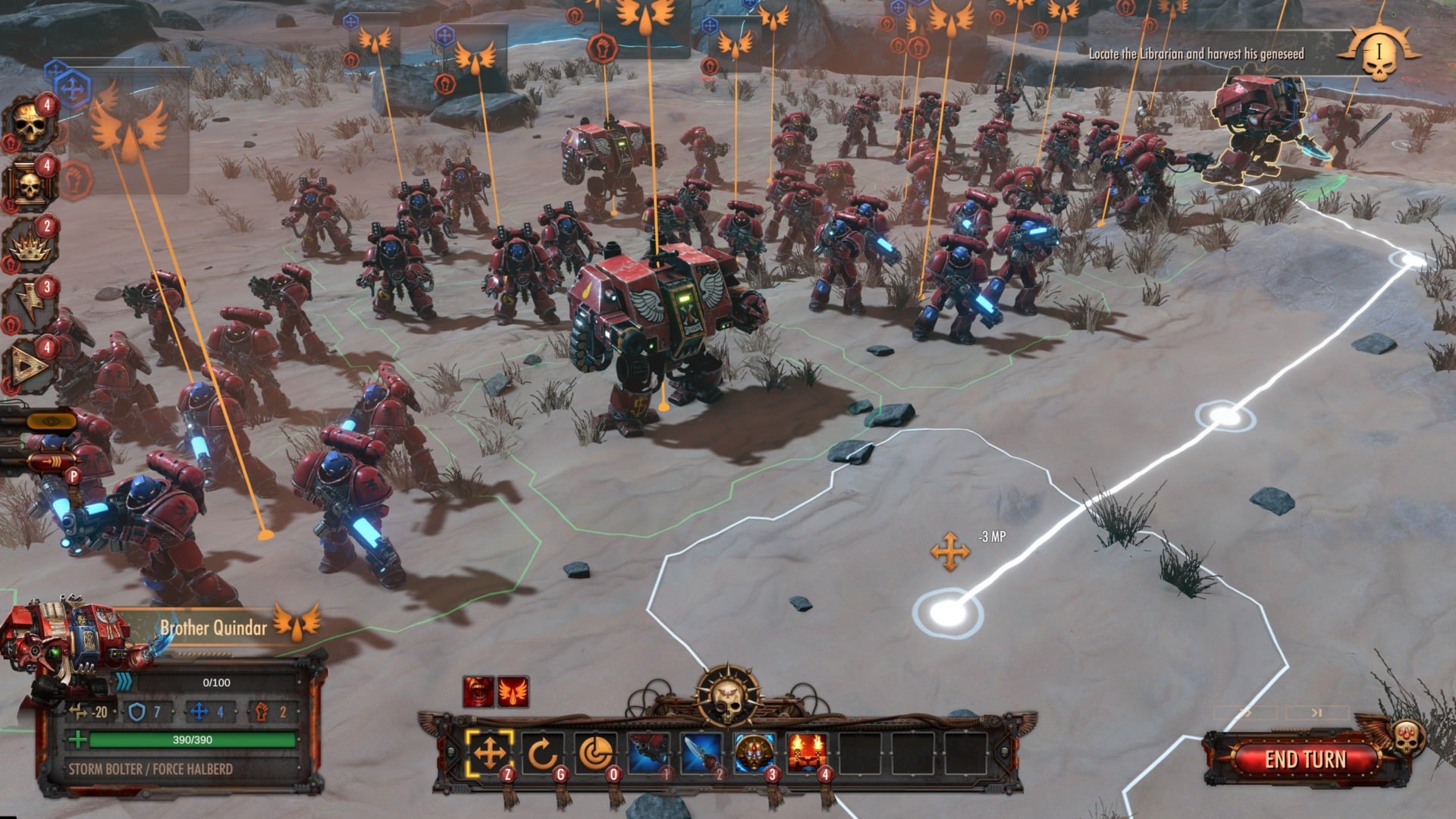Screen dimensions: 1456x819
Task: Click the screaming face status icon
Action: (478, 692)
